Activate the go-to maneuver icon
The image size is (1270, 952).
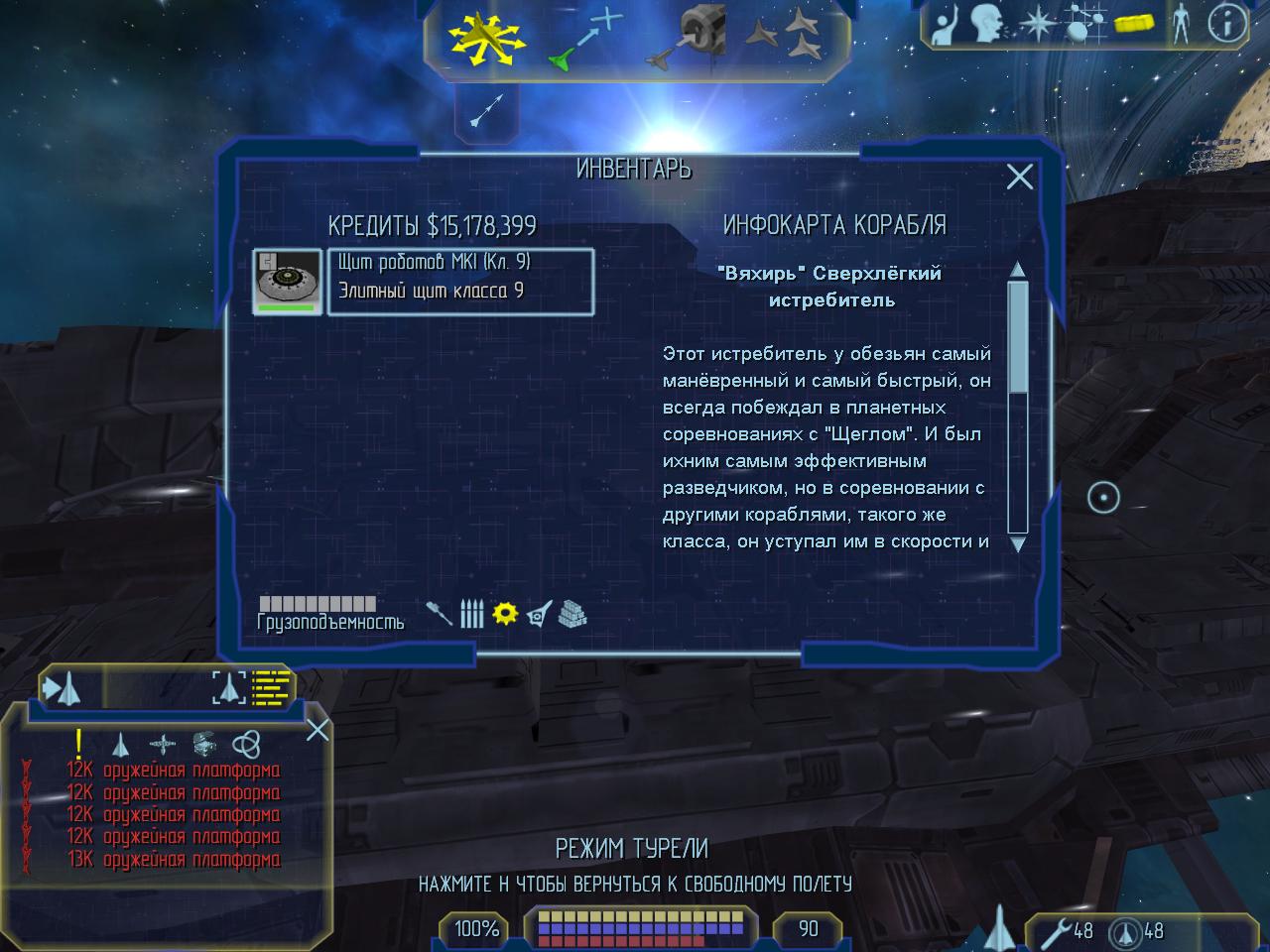point(584,40)
